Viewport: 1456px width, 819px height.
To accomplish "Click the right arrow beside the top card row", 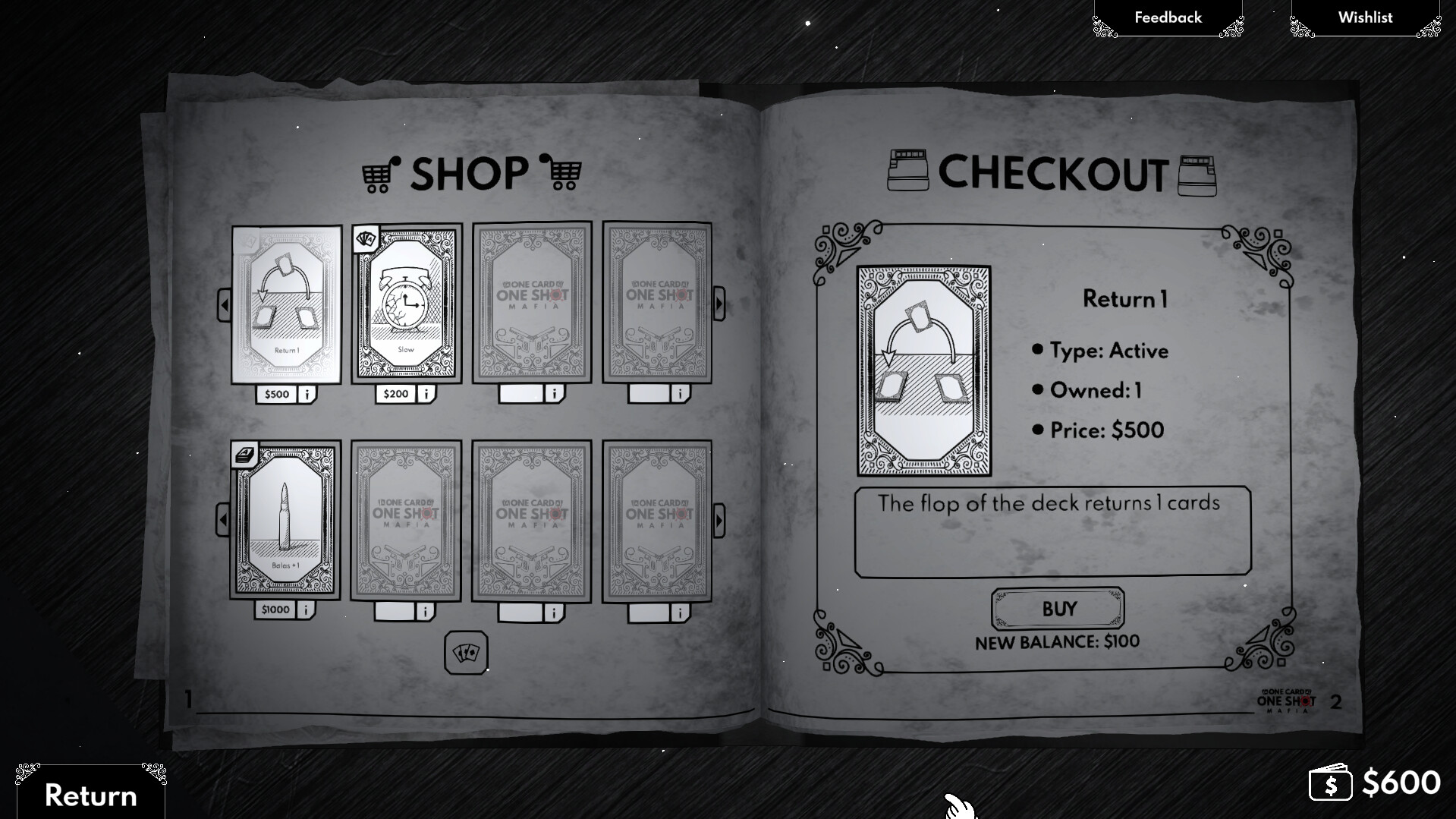I will click(x=718, y=303).
